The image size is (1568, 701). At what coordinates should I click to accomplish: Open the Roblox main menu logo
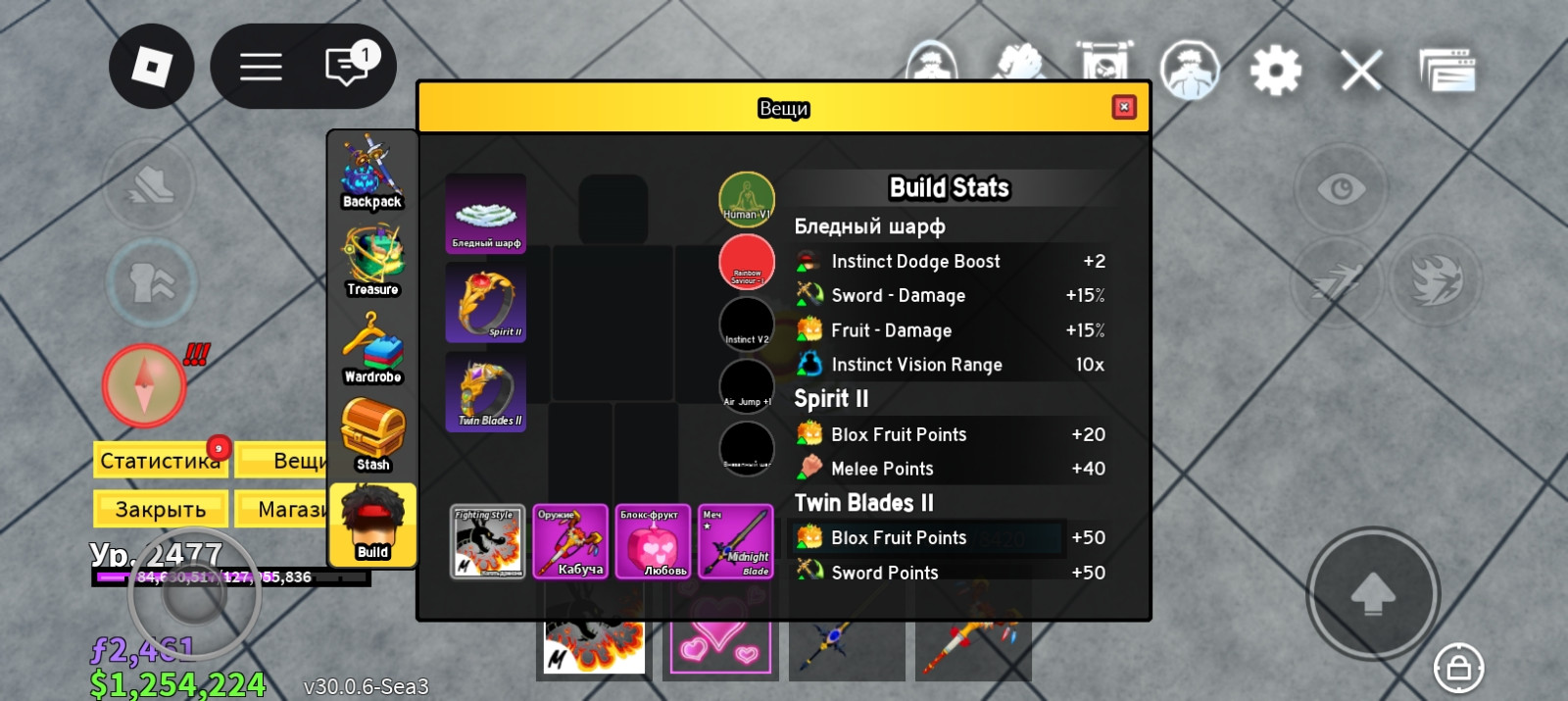pos(152,67)
